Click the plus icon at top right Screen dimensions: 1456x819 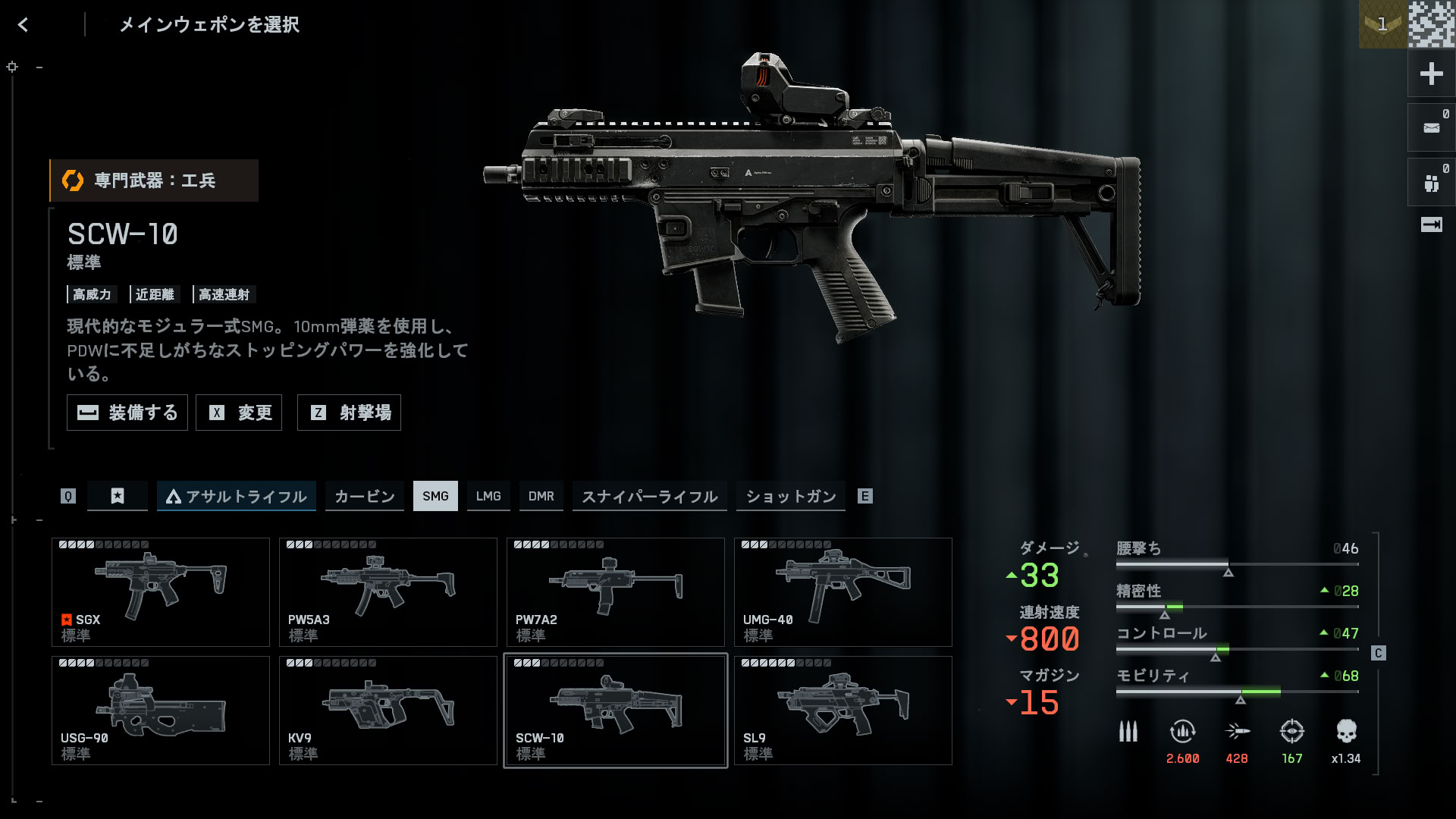1431,74
